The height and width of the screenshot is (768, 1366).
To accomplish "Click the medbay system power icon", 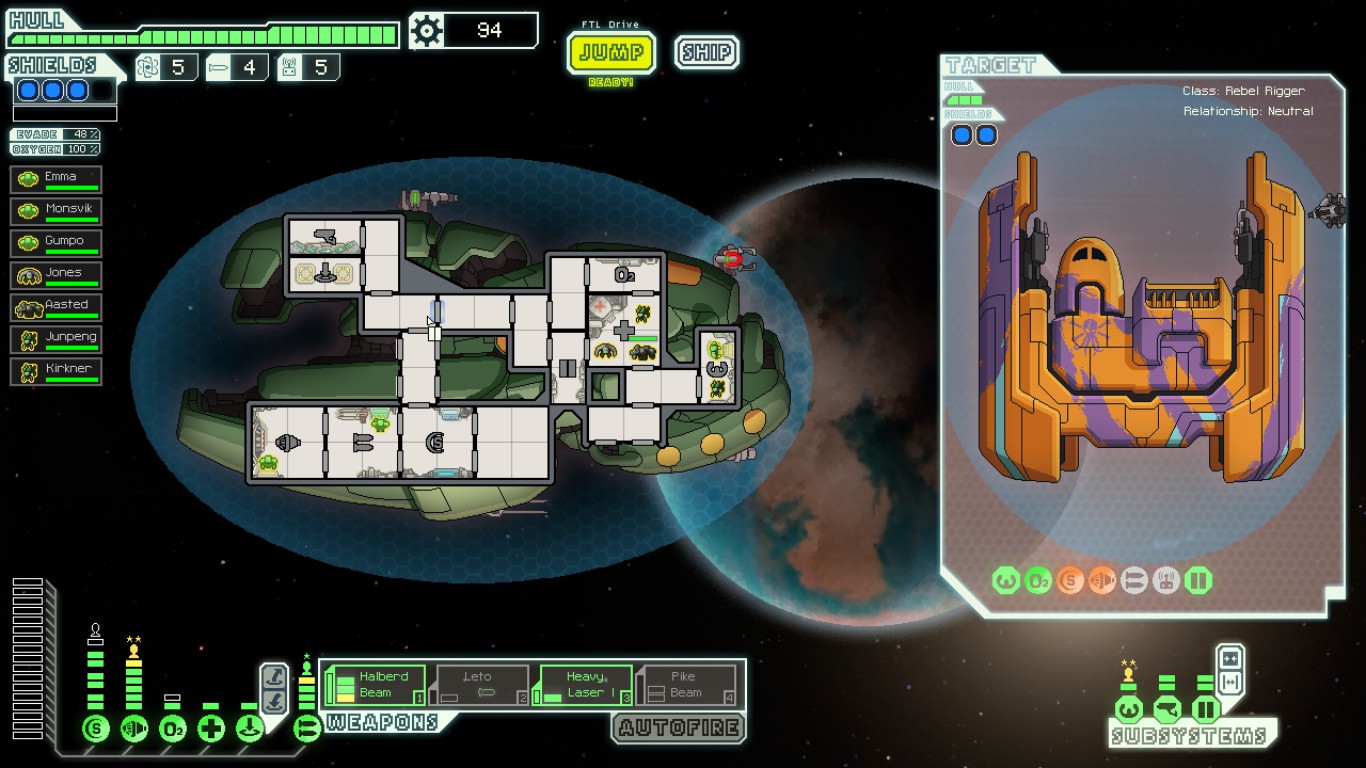I will coord(211,729).
